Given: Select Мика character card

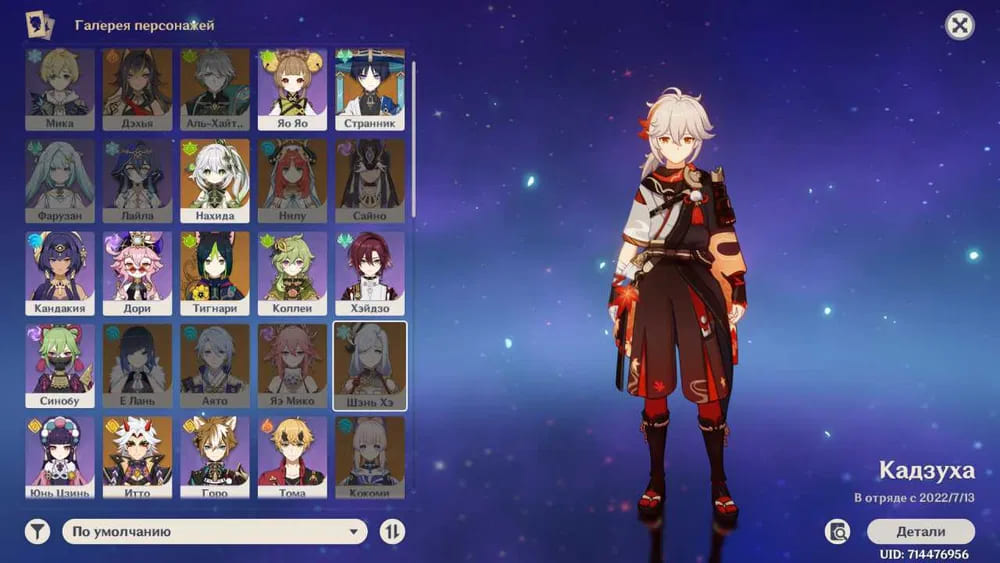Looking at the screenshot, I should coord(60,89).
